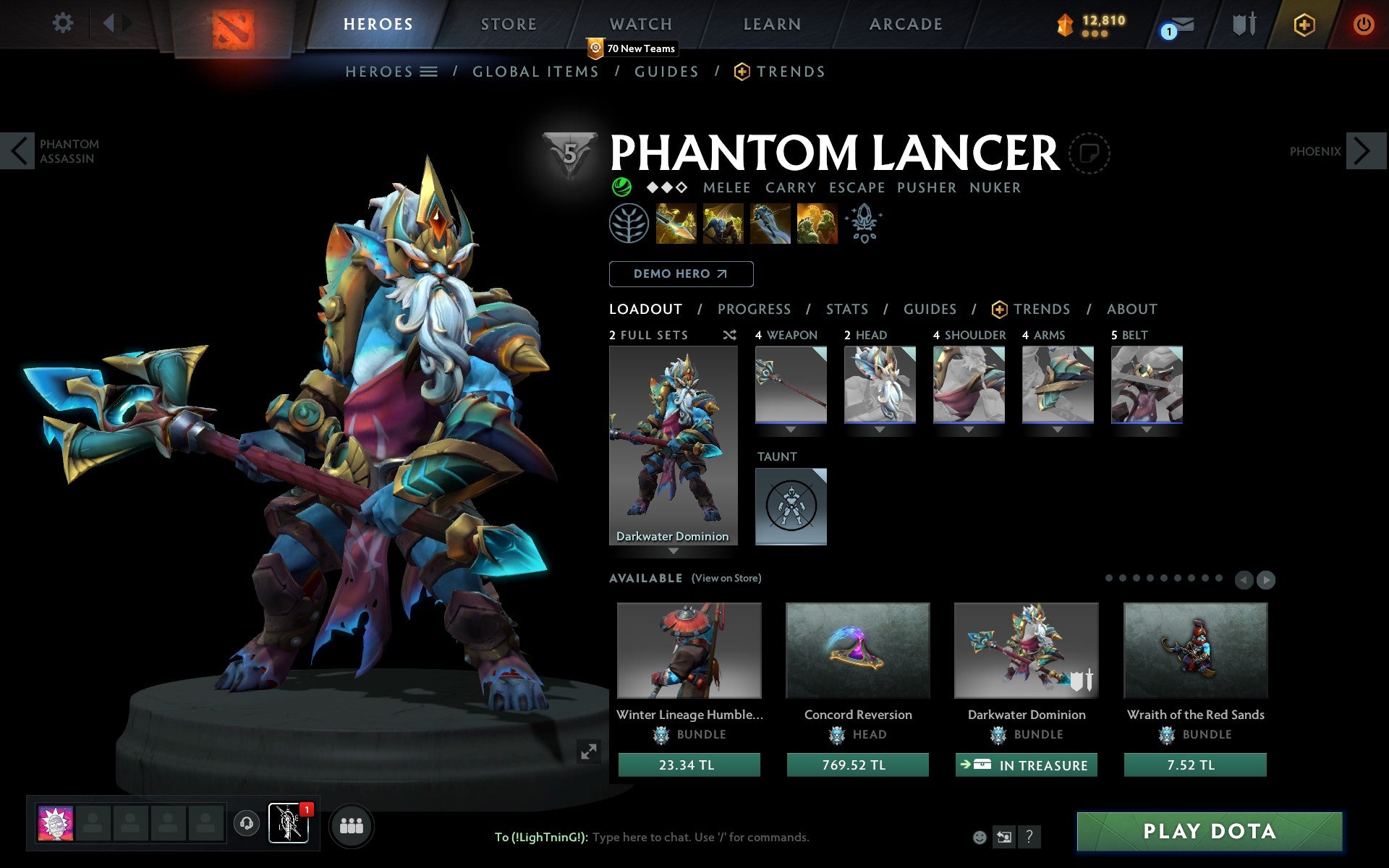This screenshot has width=1389, height=868.
Task: Open the 4 Weapon slot dropdown arrow
Action: tap(790, 428)
